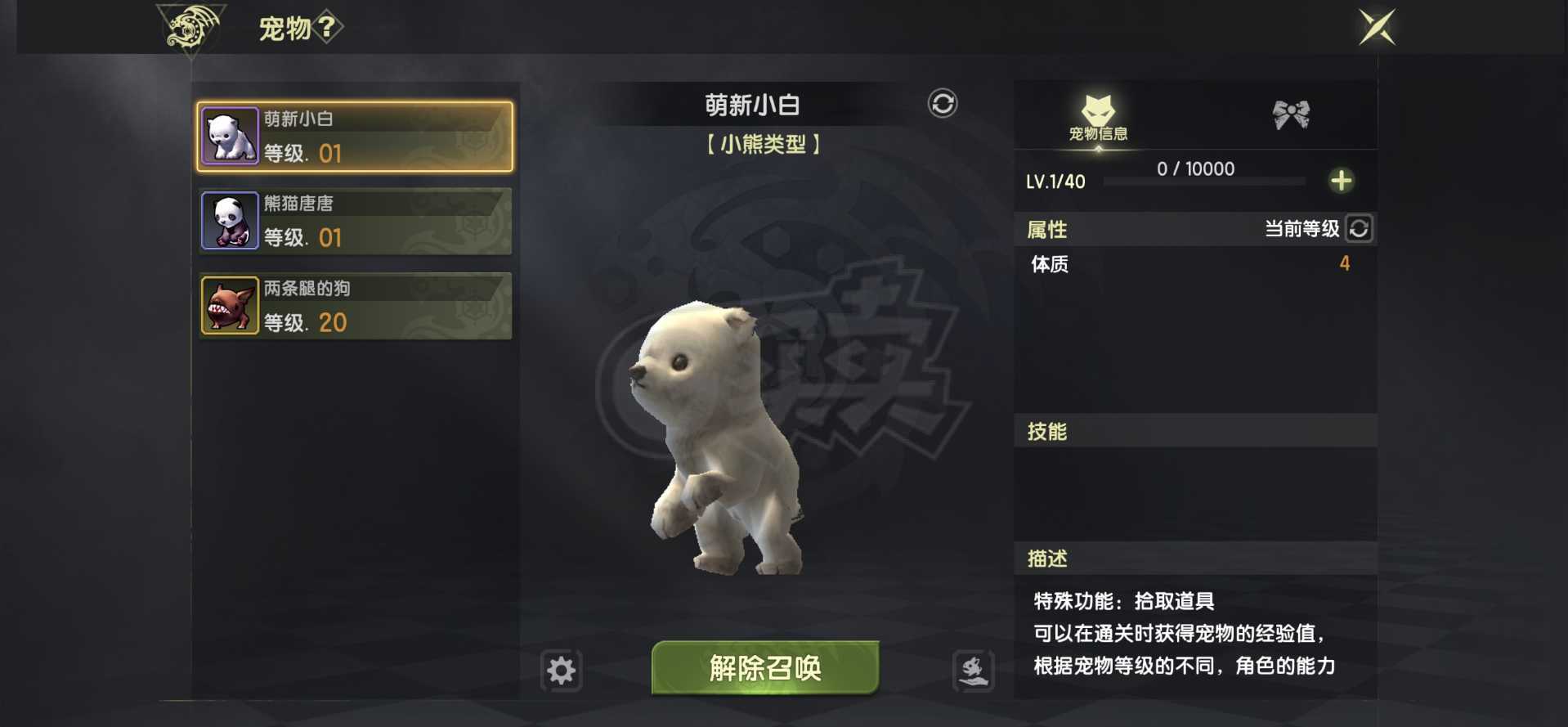Click the refresh icon beside 萌新小白 title
Screen dimensions: 1568x727
[942, 105]
